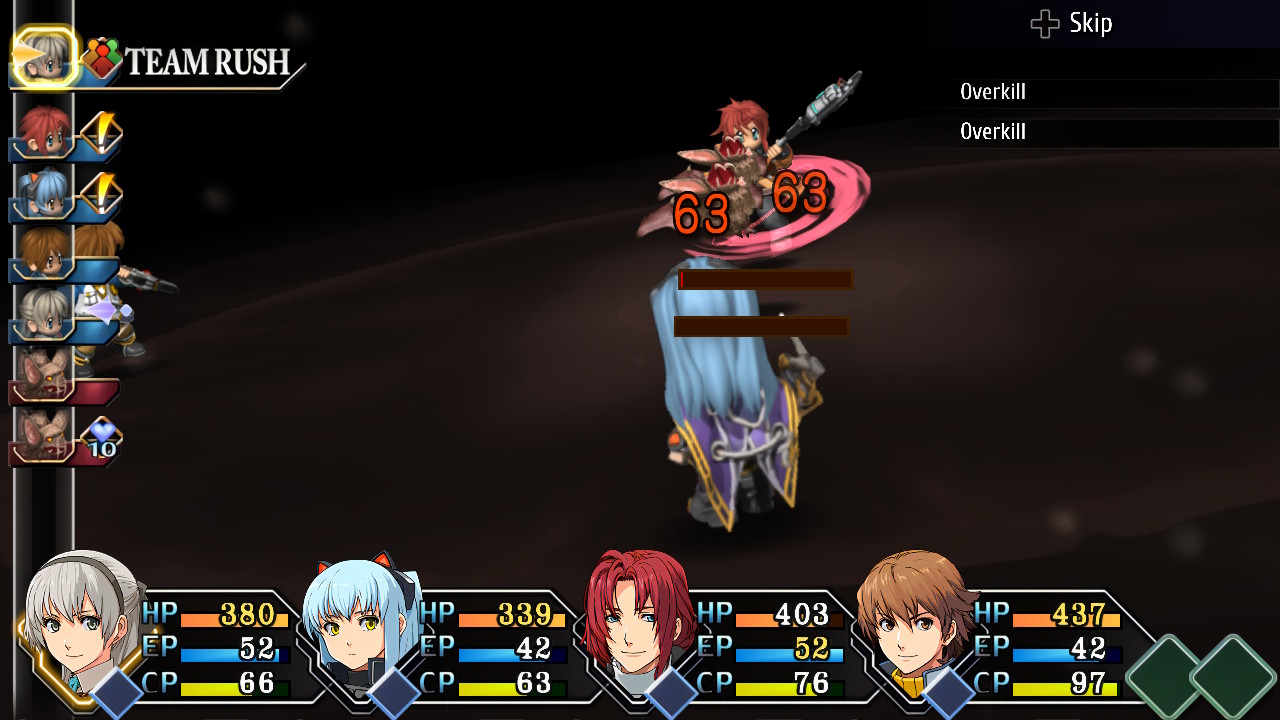Select the red-haired portrait in the turn order
The width and height of the screenshot is (1280, 720).
(44, 133)
